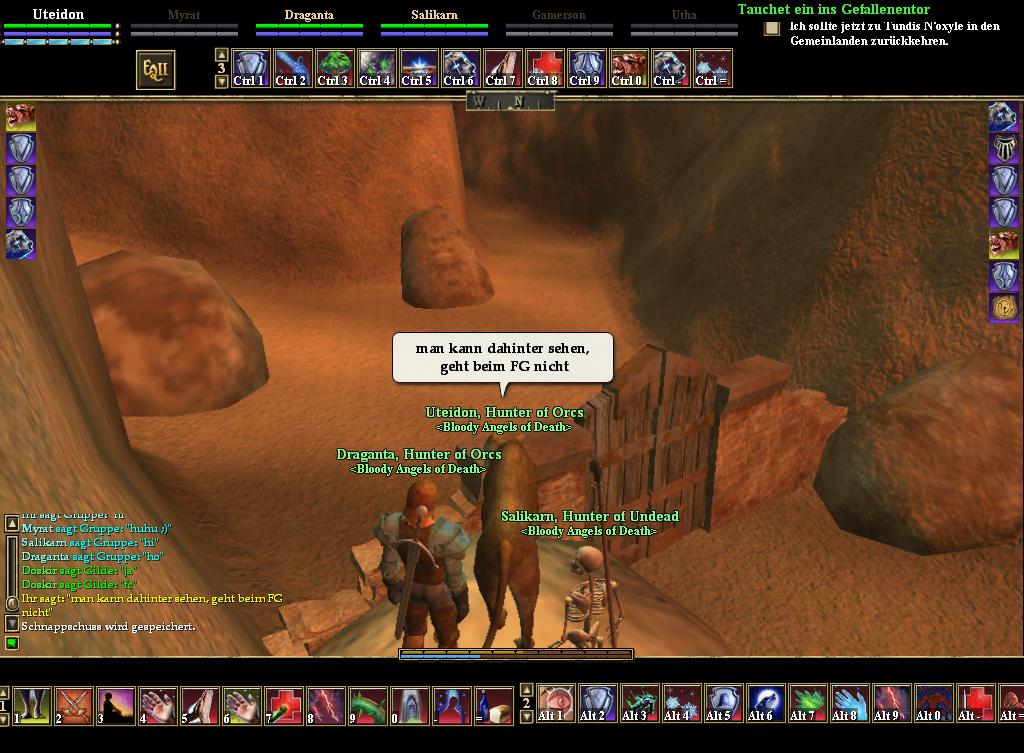This screenshot has width=1024, height=753.
Task: Activate the Alt 8 blue glove spell
Action: [847, 703]
